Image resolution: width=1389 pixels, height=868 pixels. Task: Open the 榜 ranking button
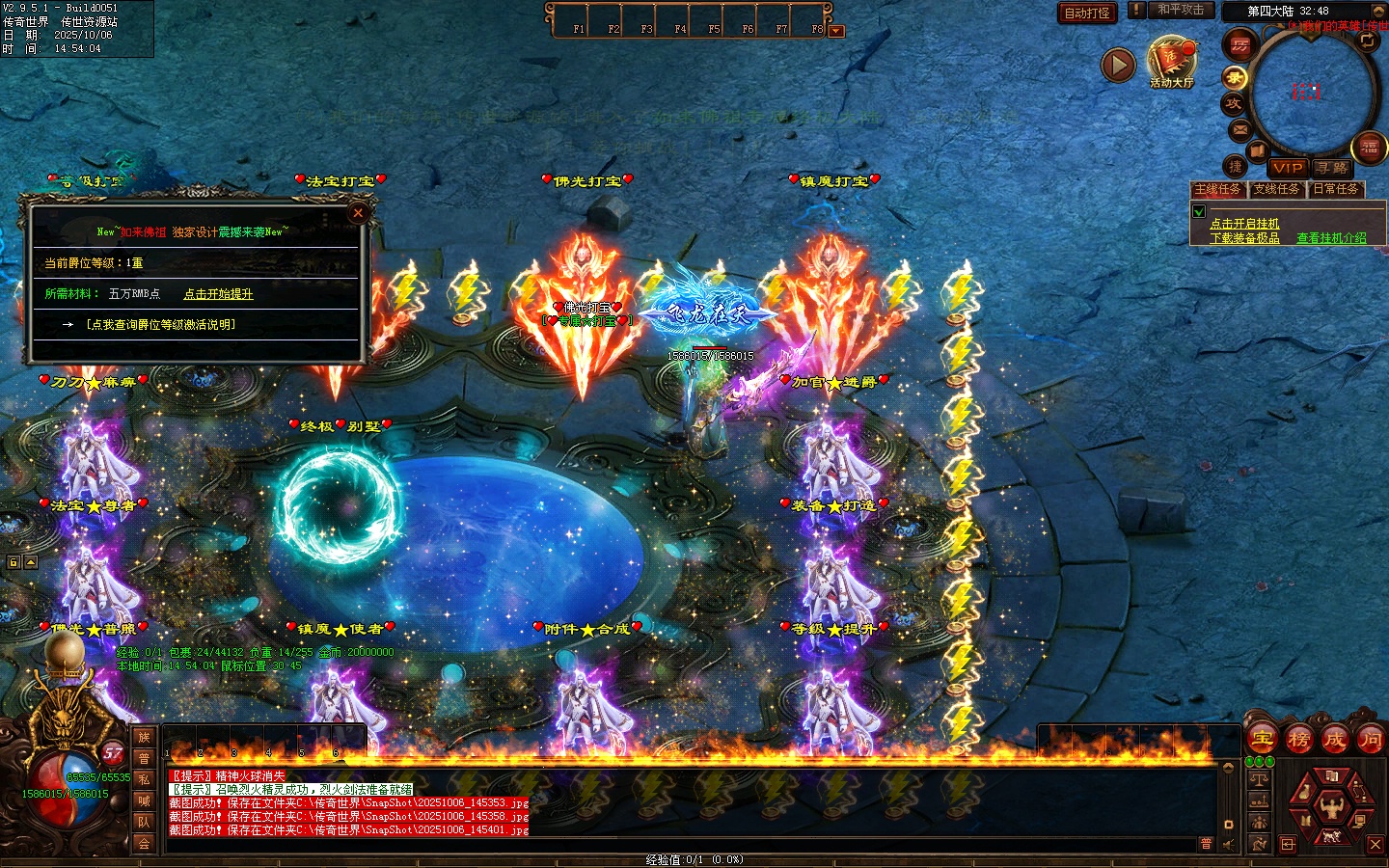1298,740
